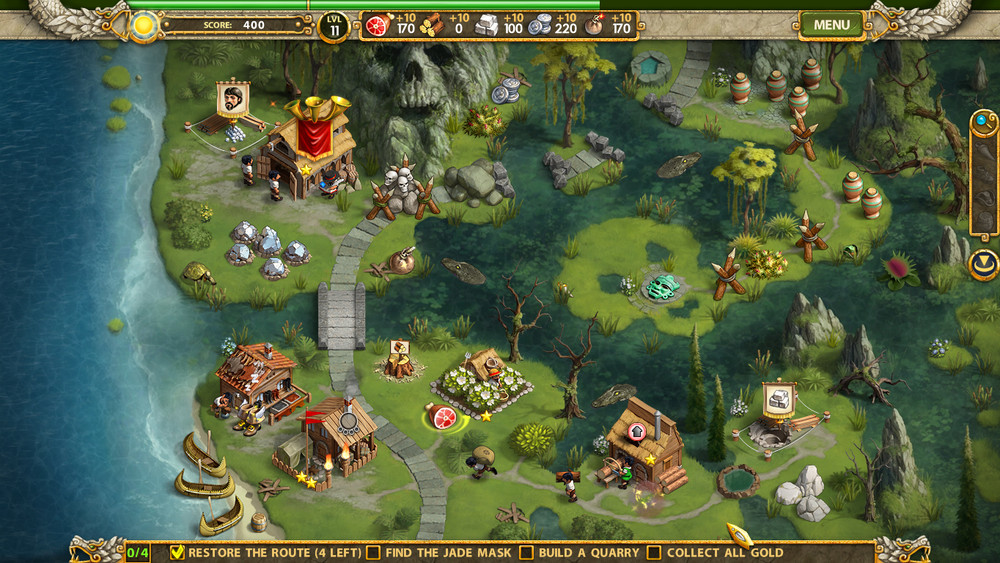Select the Find the Jade Mask objective

373,552
